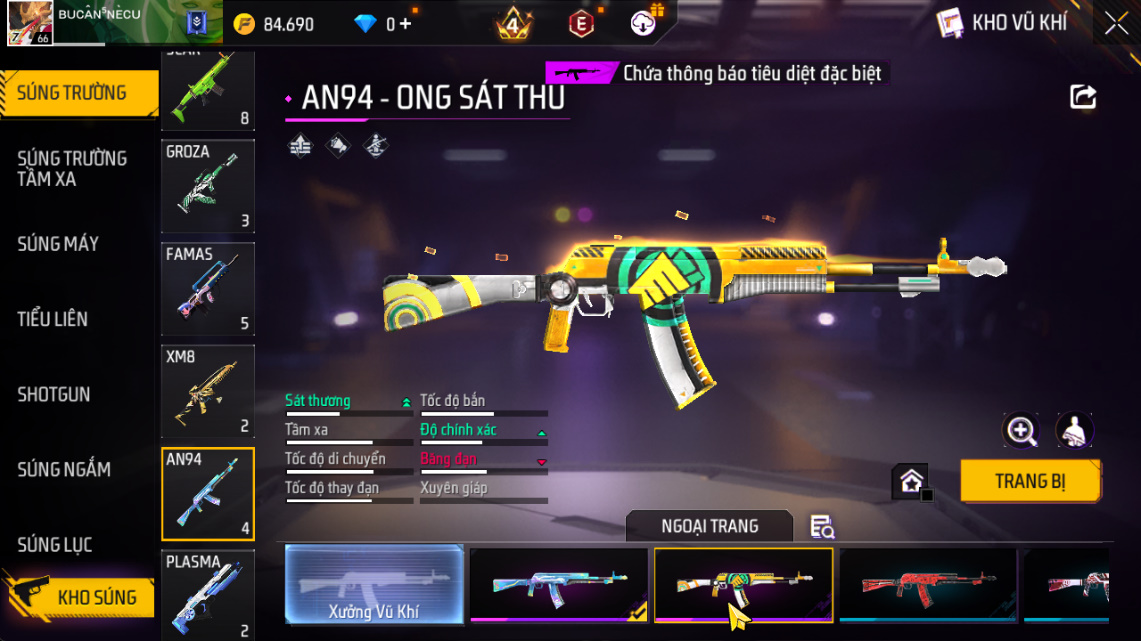Choose the Xưởng Vũ Khí default skin
The image size is (1141, 641).
(x=374, y=585)
